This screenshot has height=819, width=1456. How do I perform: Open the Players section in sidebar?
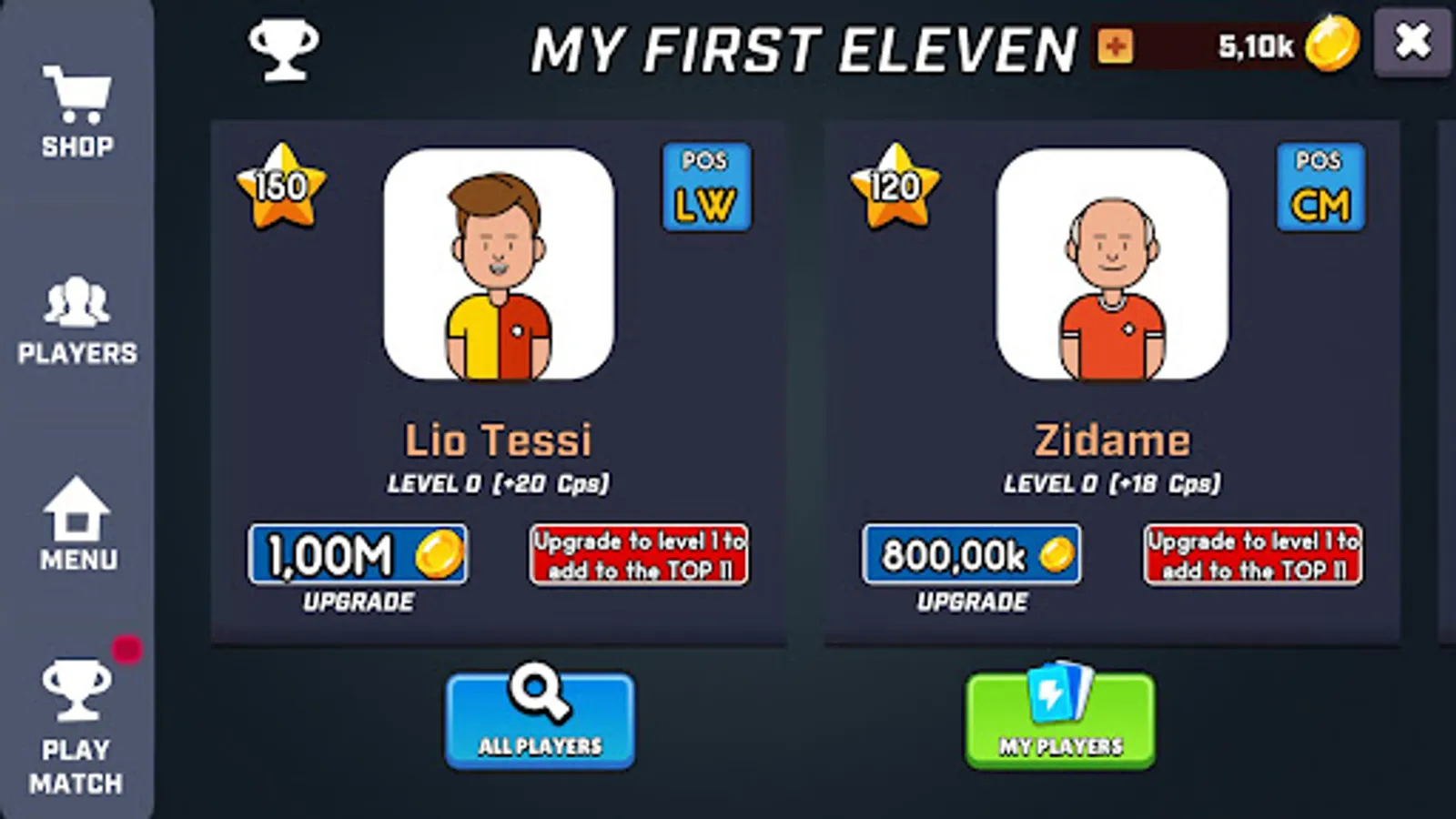(77, 318)
